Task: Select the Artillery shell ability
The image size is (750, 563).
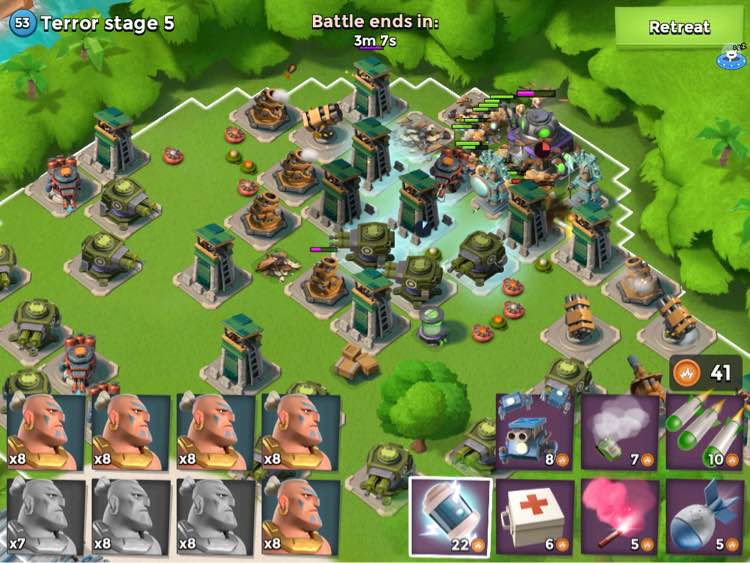Action: click(x=705, y=517)
